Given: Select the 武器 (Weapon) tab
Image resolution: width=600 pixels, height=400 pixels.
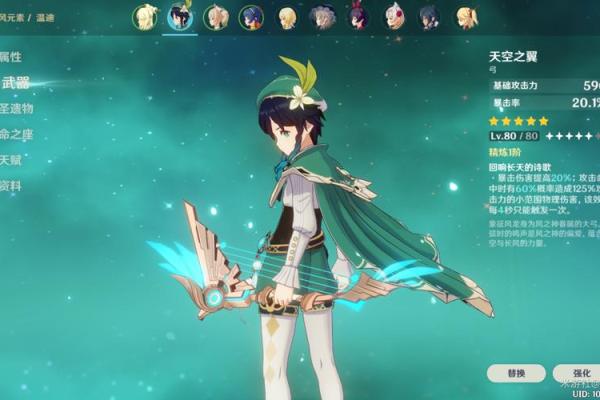Looking at the screenshot, I should pyautogui.click(x=16, y=83).
